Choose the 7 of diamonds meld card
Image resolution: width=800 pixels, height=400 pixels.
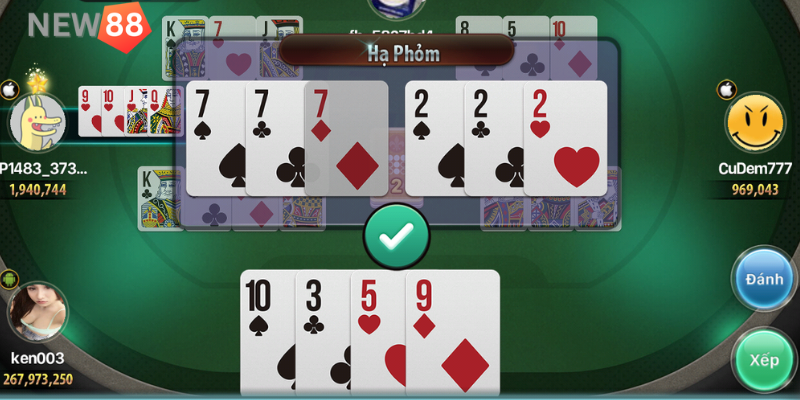click(x=347, y=138)
